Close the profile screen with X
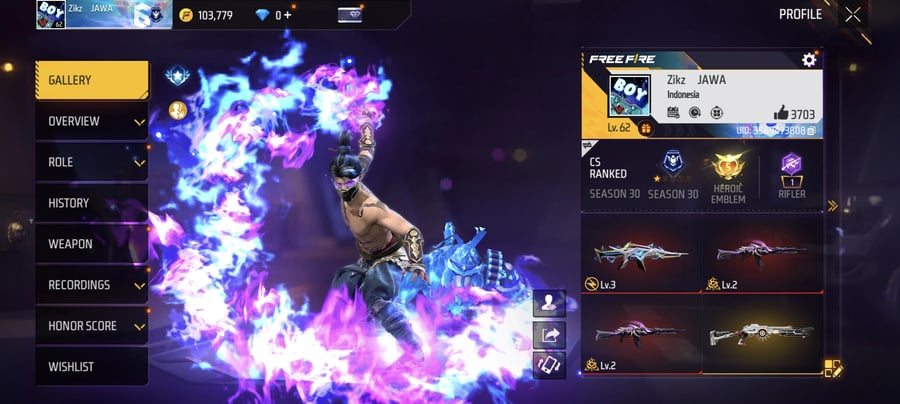 852,14
